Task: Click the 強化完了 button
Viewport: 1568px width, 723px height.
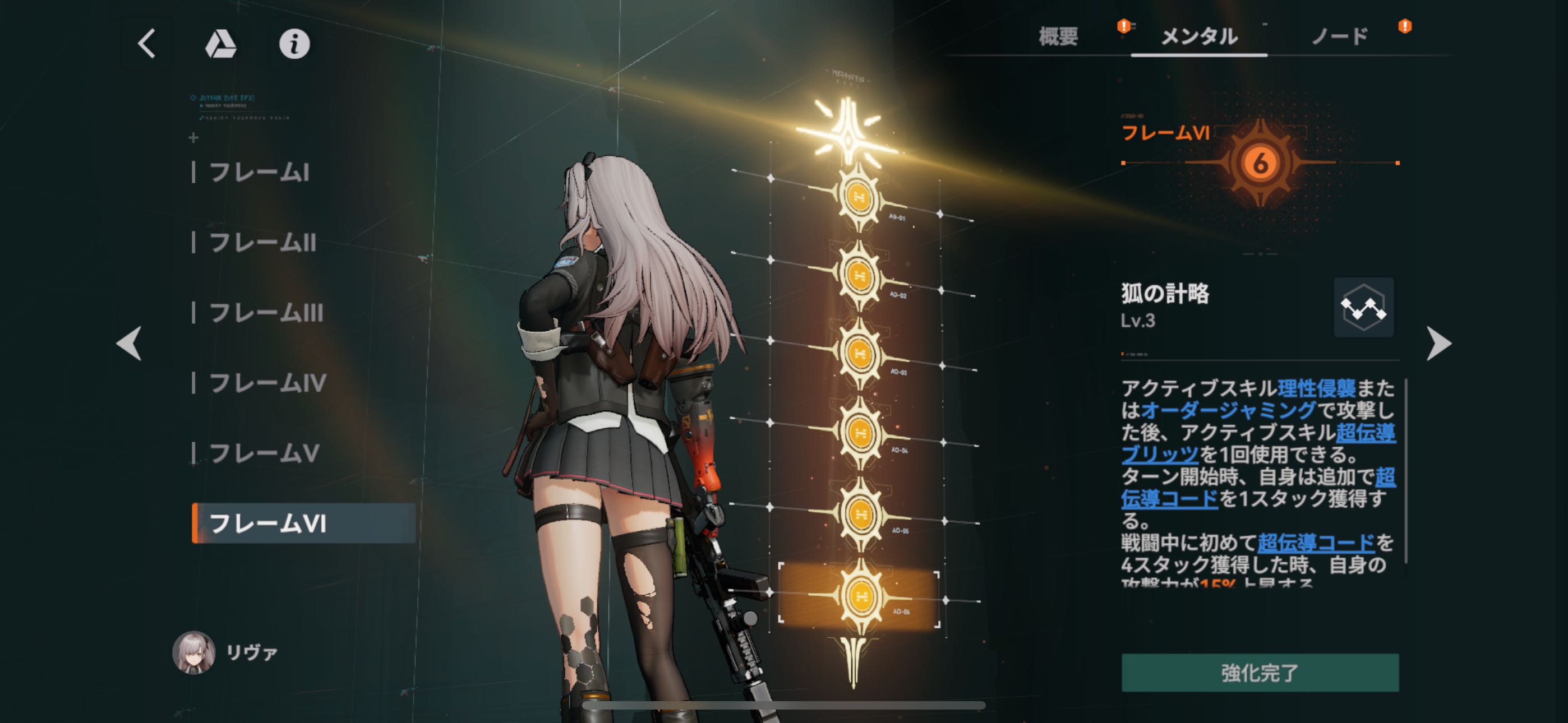Action: tap(1260, 673)
